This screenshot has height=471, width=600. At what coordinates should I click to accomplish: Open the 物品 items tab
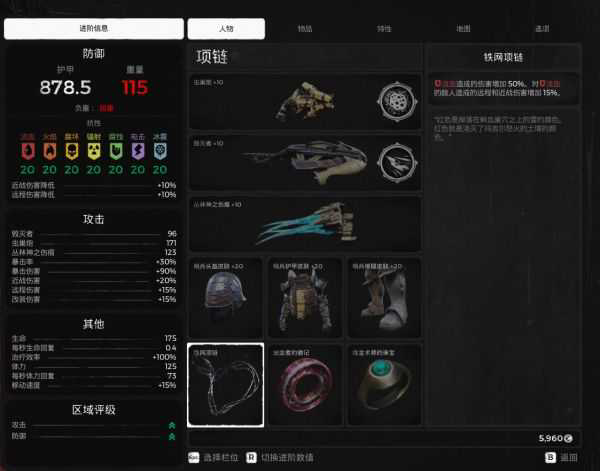(x=304, y=29)
